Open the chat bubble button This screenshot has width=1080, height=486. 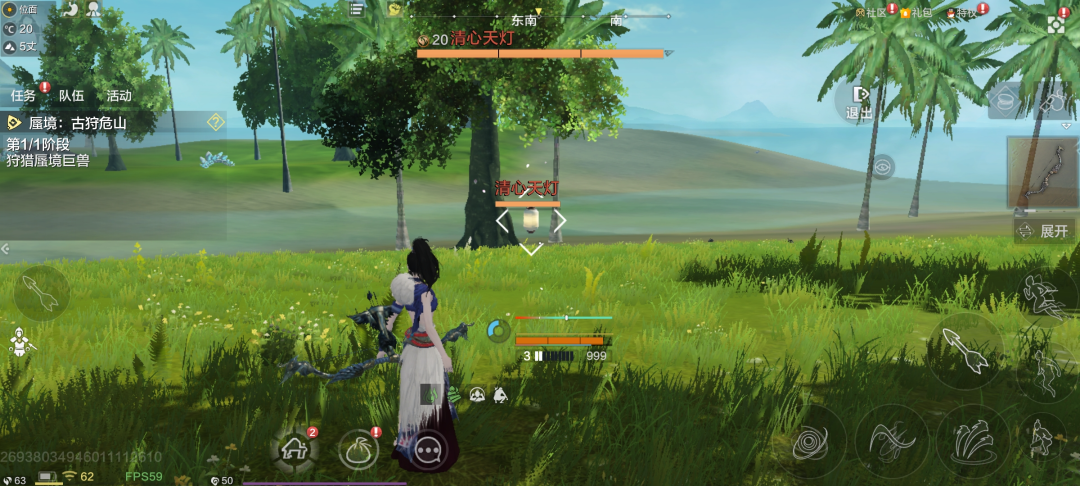point(429,450)
